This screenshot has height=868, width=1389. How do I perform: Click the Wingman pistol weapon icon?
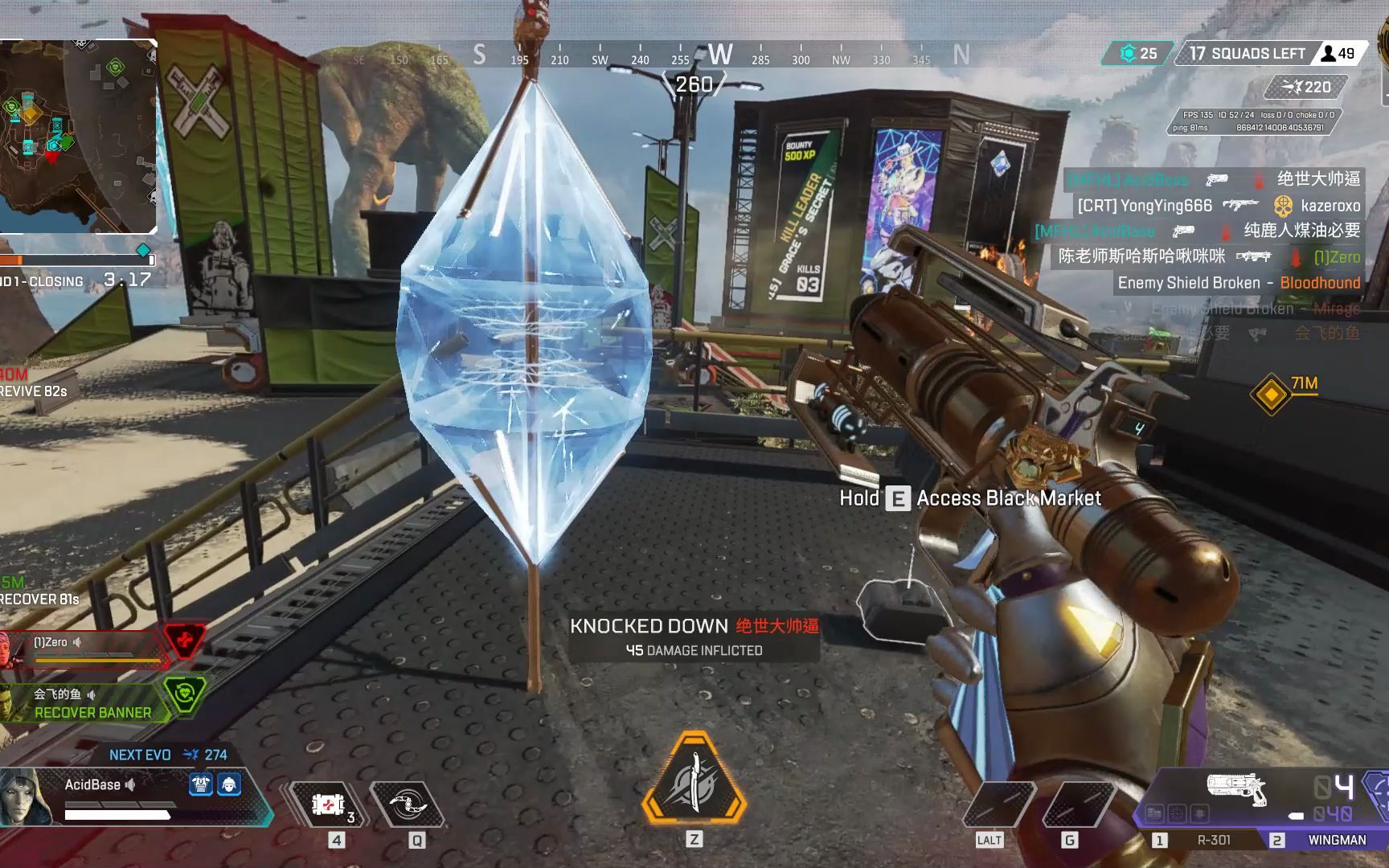(x=1236, y=788)
